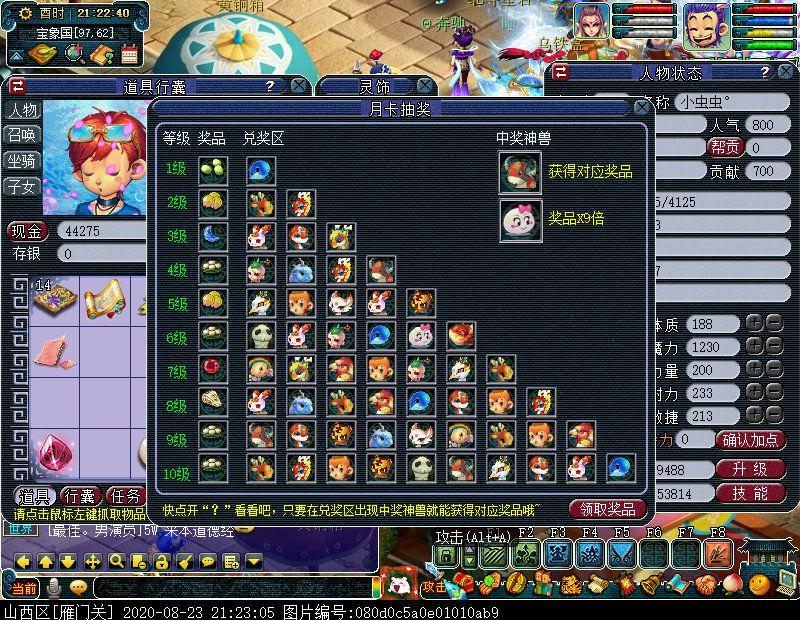This screenshot has width=800, height=620.
Task: Select the 道具 items tab
Action: pos(34,496)
